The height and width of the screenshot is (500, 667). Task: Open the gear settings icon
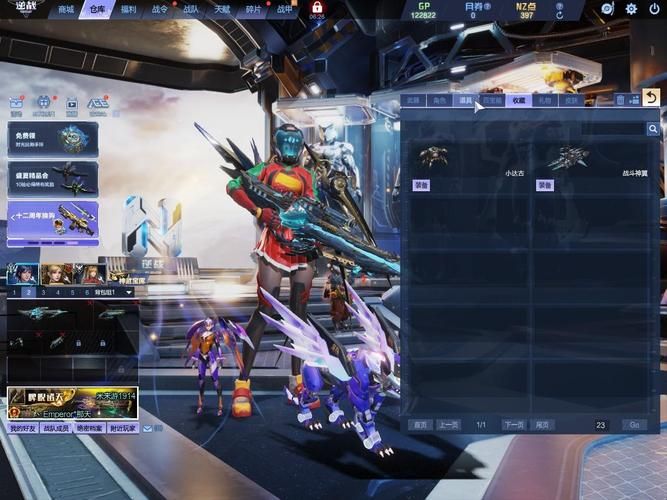point(631,9)
